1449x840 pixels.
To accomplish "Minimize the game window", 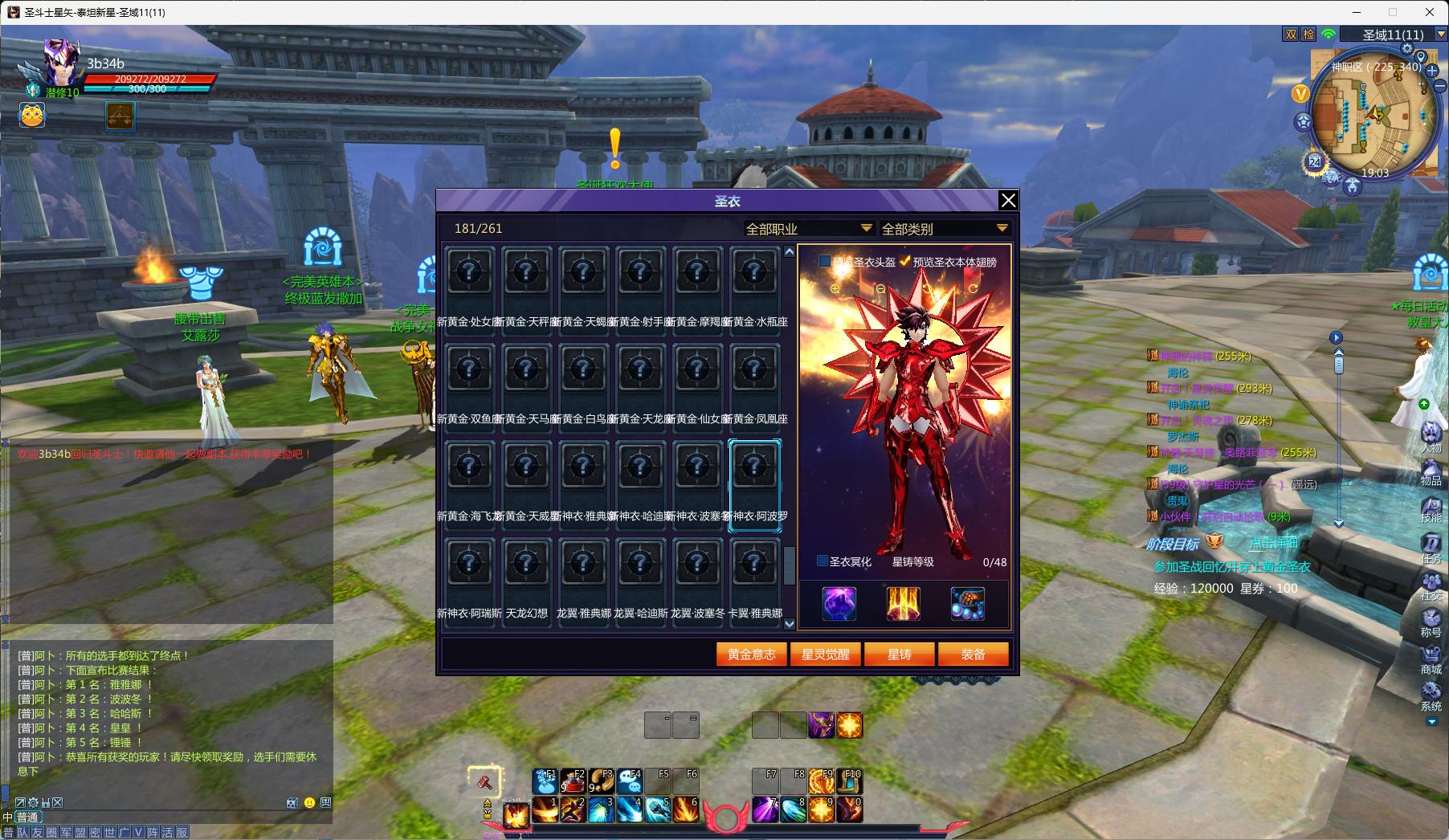I will [x=1357, y=12].
